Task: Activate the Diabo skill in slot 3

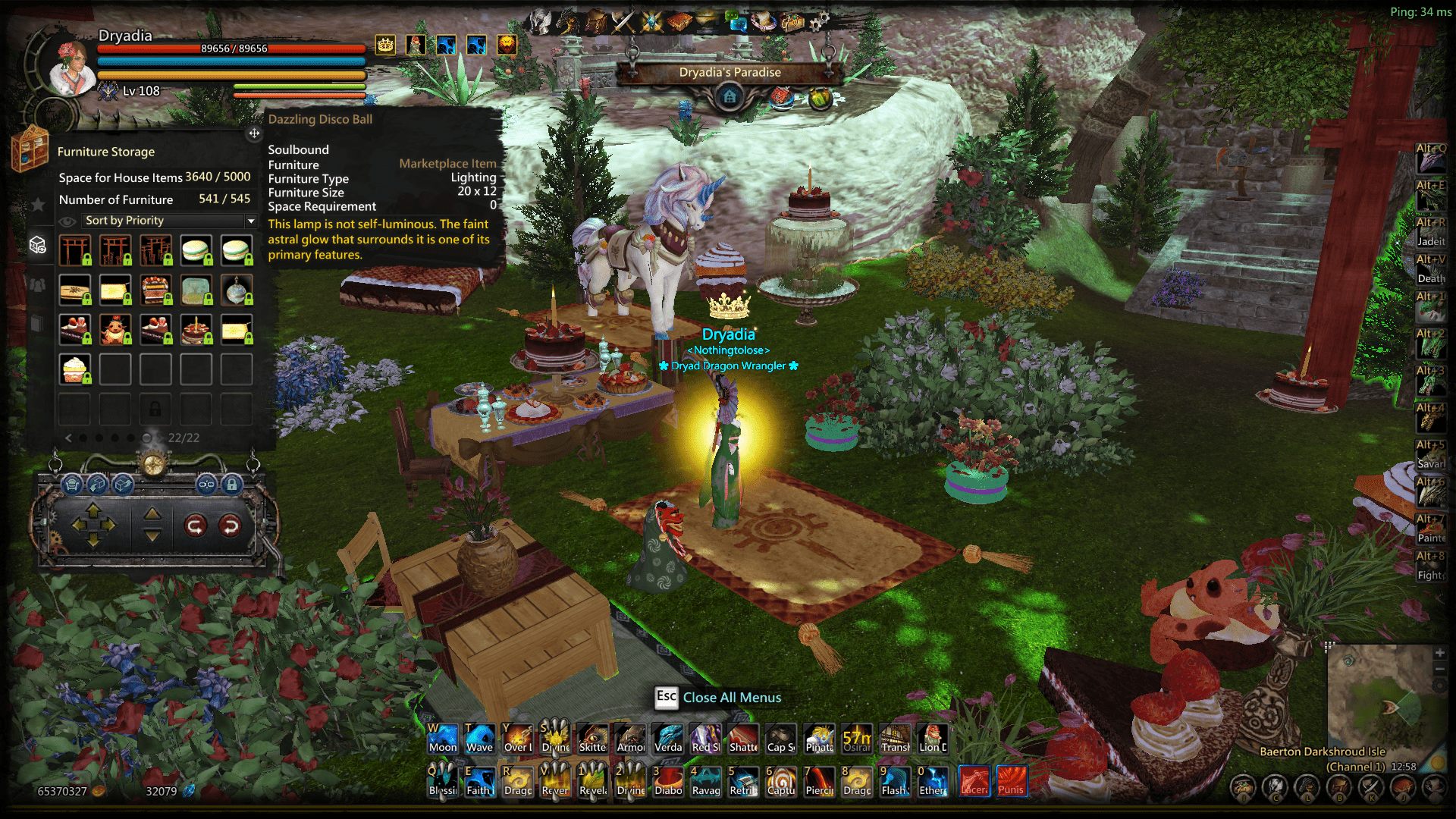Action: (x=668, y=781)
